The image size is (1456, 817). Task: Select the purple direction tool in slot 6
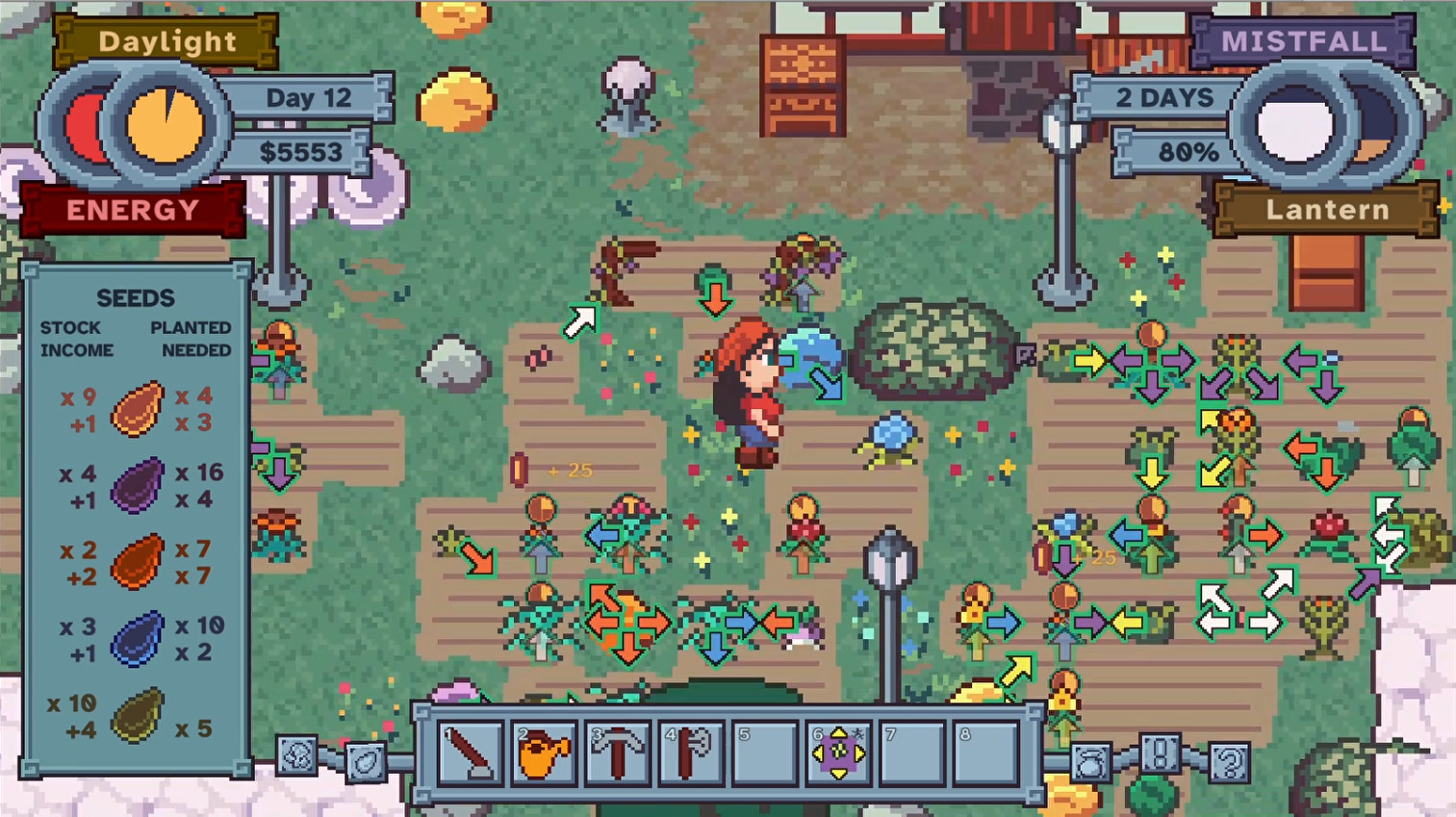(x=836, y=752)
